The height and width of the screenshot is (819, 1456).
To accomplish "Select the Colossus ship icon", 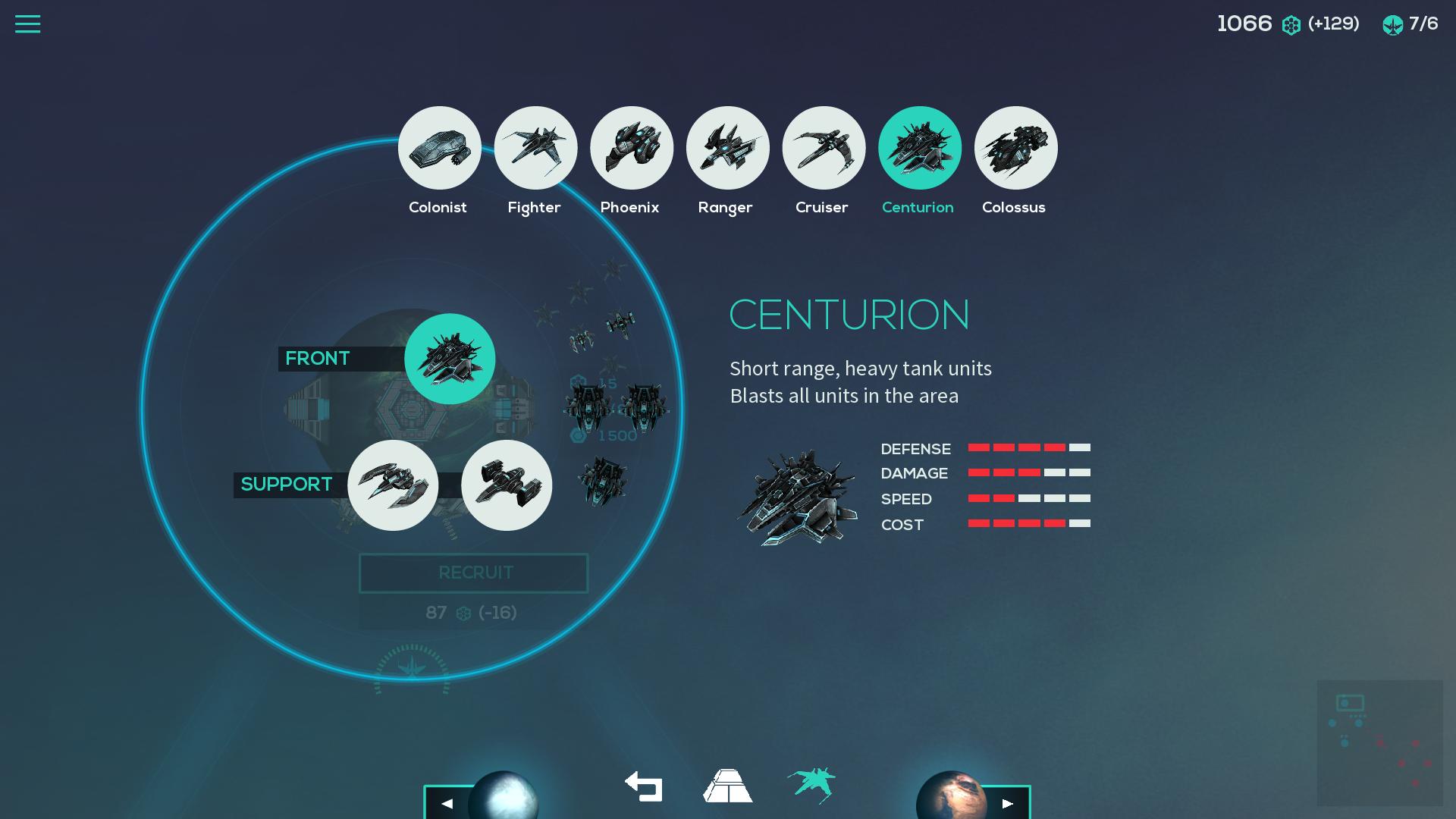I will 1015,148.
